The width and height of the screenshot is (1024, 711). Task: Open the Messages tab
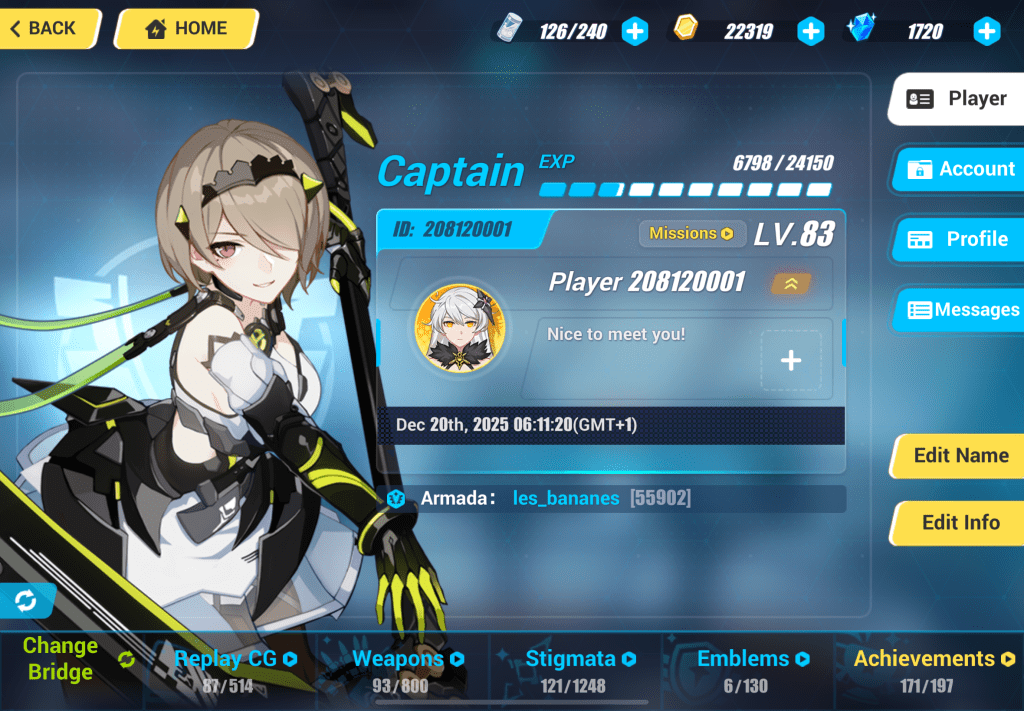click(961, 310)
